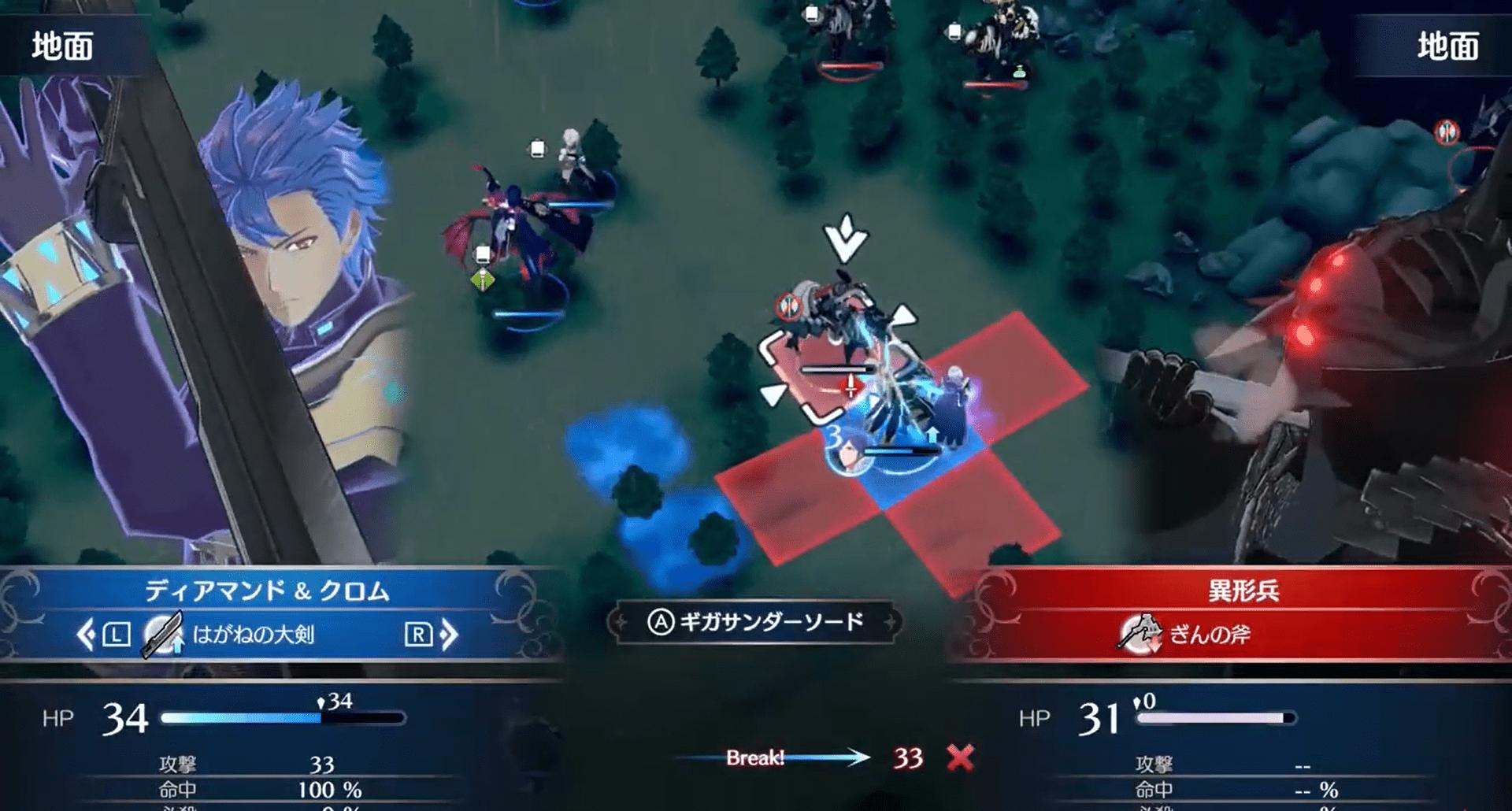Open the ディアマンド & クロム unit panel

[x=268, y=591]
